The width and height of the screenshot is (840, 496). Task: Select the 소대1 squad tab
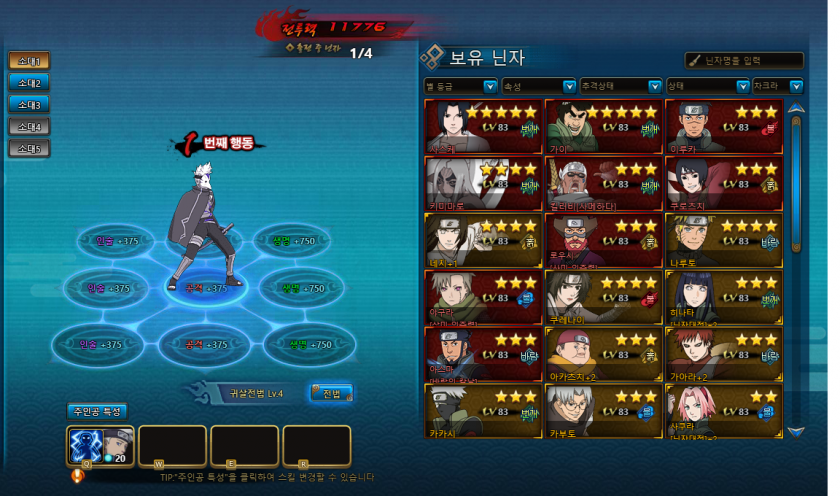[x=28, y=61]
